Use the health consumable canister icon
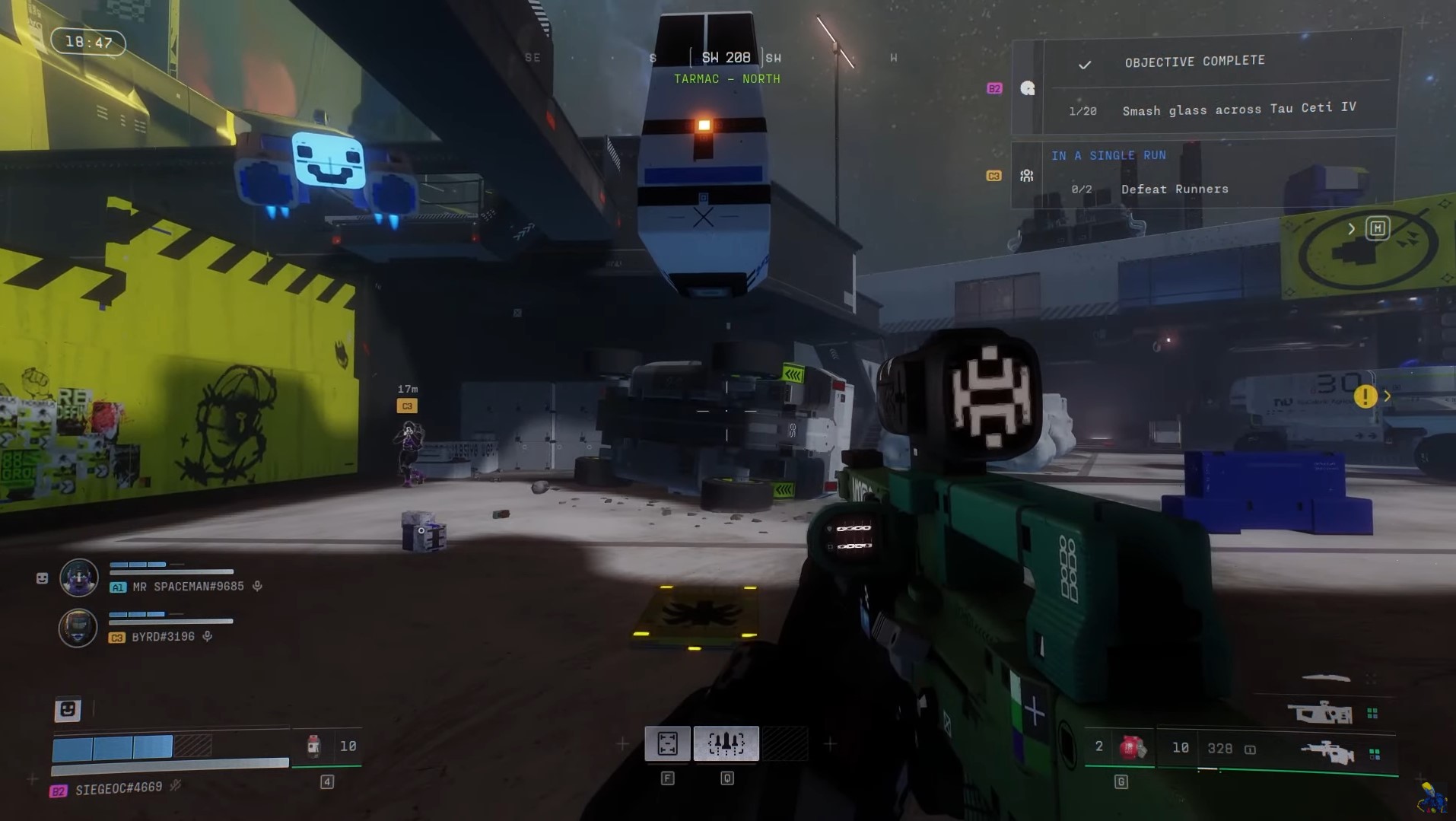The height and width of the screenshot is (821, 1456). click(313, 746)
